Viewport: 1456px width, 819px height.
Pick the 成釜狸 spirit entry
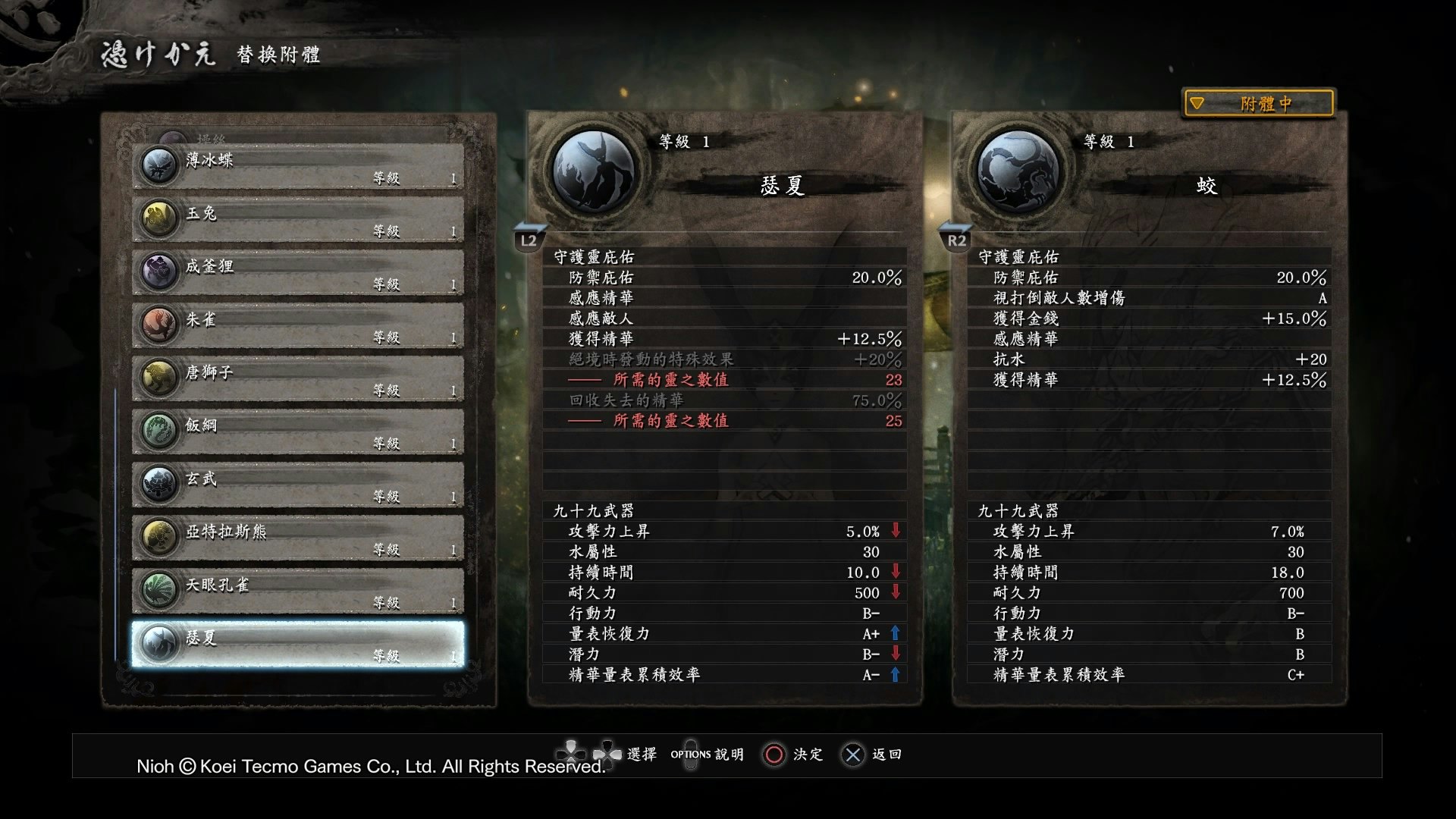[298, 272]
